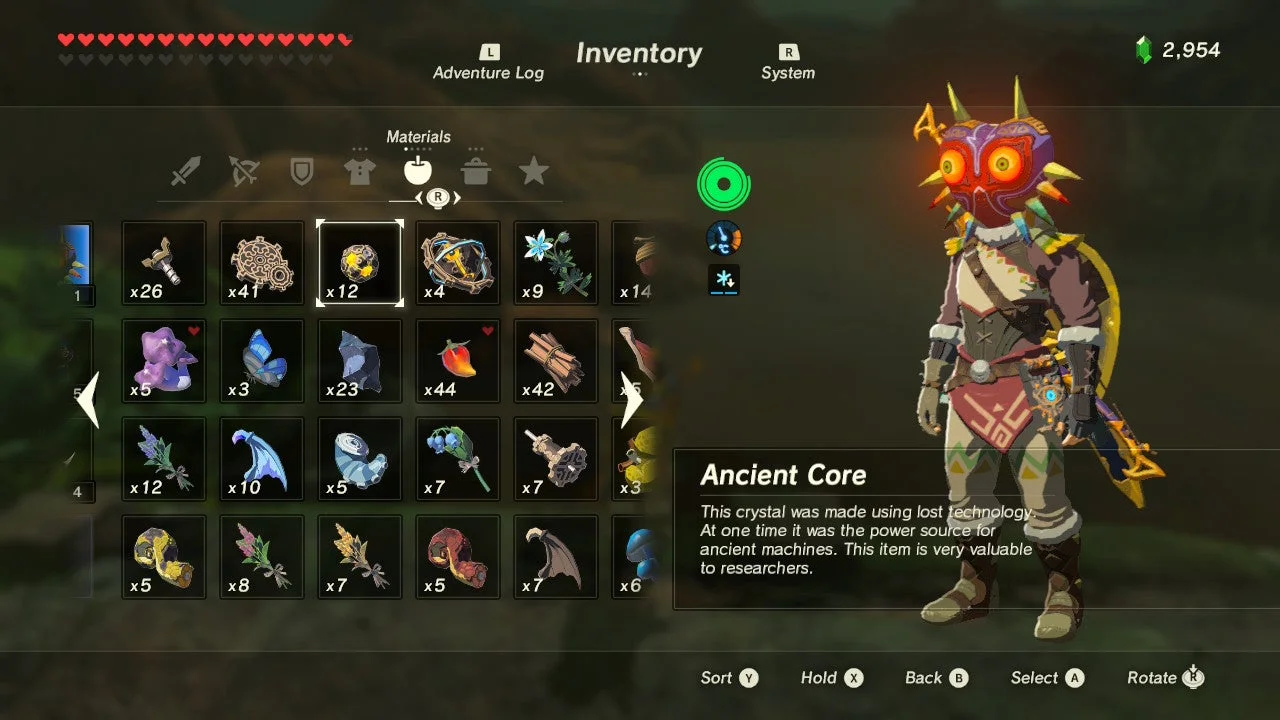This screenshot has height=720, width=1280.
Task: Click the selected Ancient Core item slot
Action: coord(359,261)
